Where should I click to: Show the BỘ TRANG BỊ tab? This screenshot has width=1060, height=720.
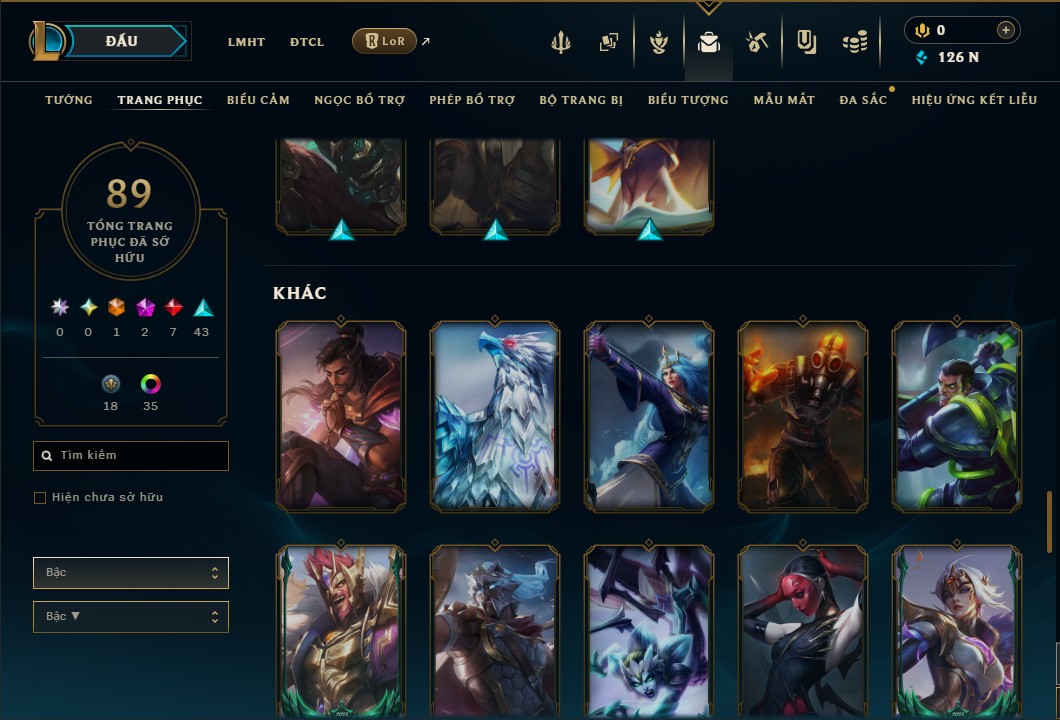click(581, 100)
